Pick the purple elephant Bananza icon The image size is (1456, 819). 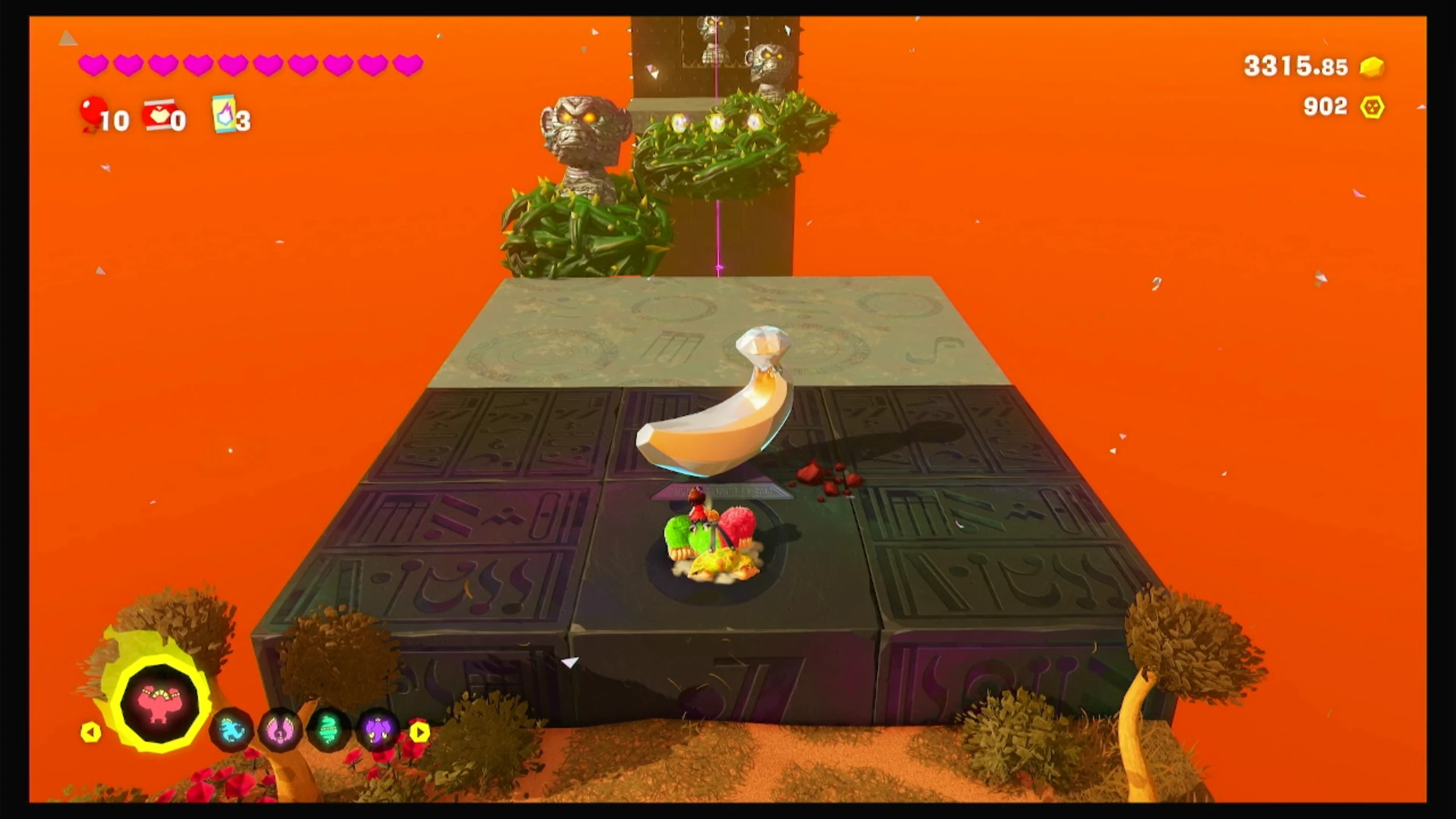[377, 730]
